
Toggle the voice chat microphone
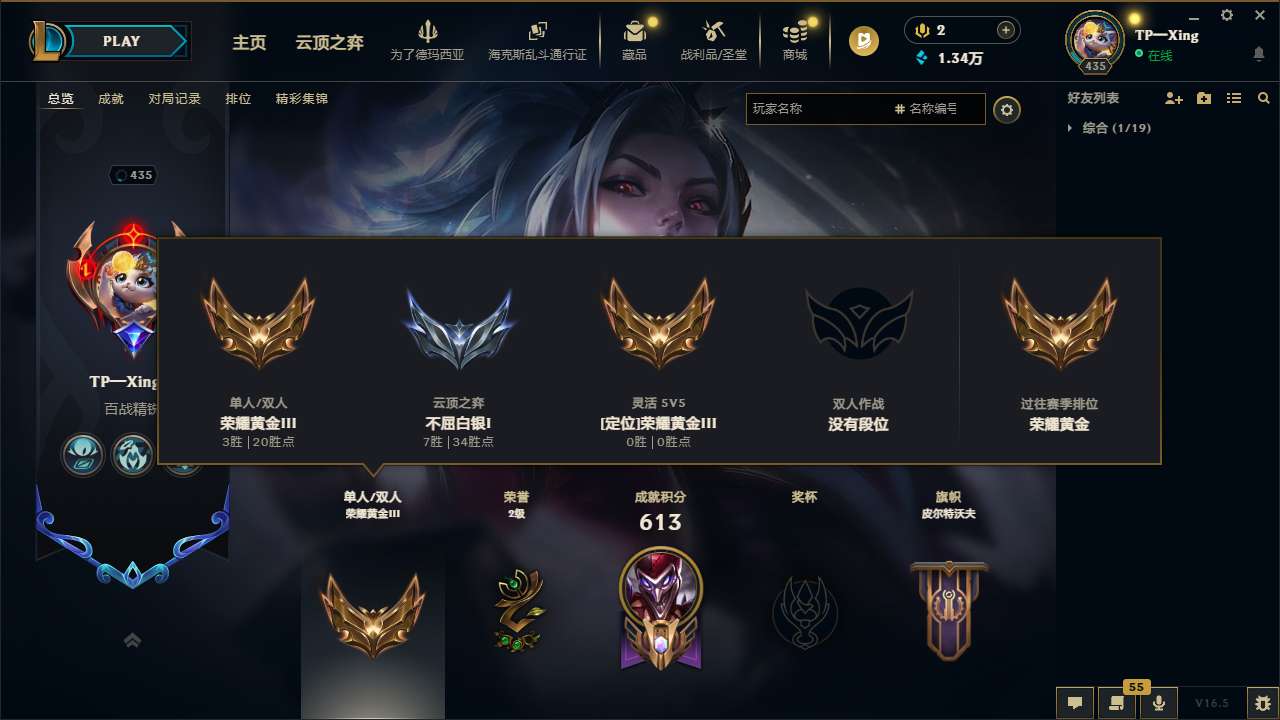click(x=1160, y=703)
